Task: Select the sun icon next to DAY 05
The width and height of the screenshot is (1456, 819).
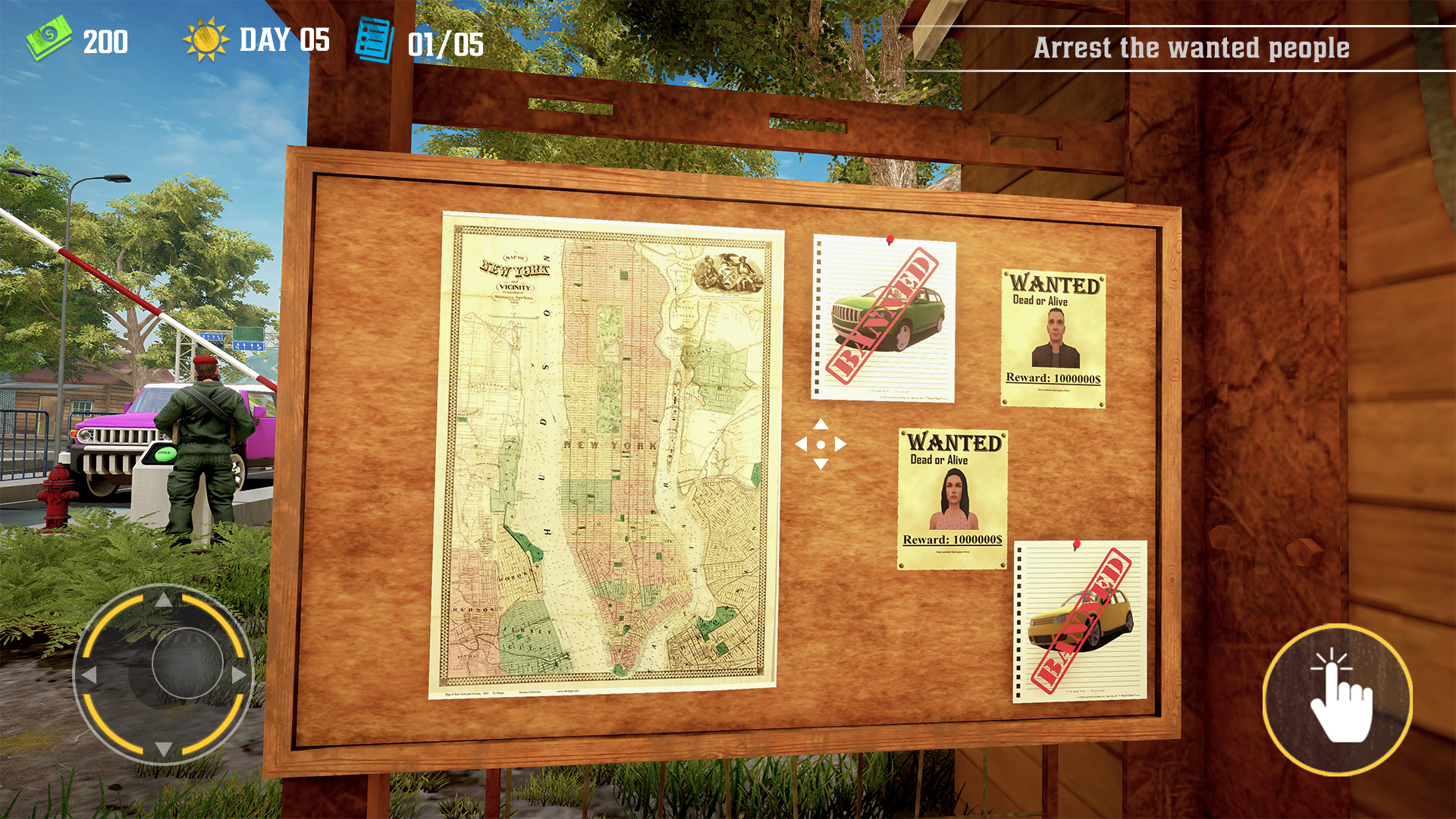Action: [x=205, y=39]
